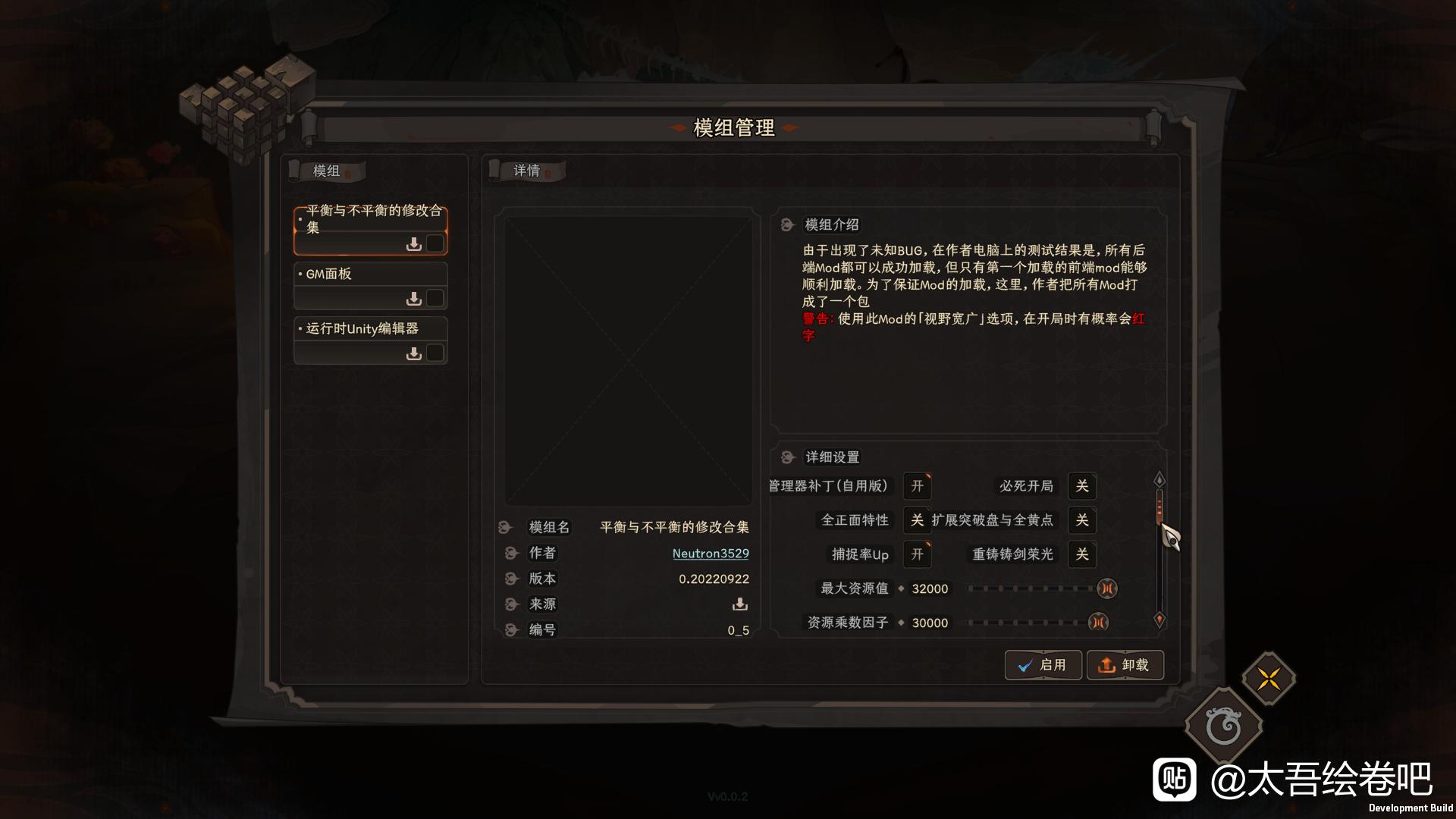This screenshot has height=819, width=1456.
Task: Click the download icon under 平衡与不平衡的修改合集
Action: click(414, 243)
